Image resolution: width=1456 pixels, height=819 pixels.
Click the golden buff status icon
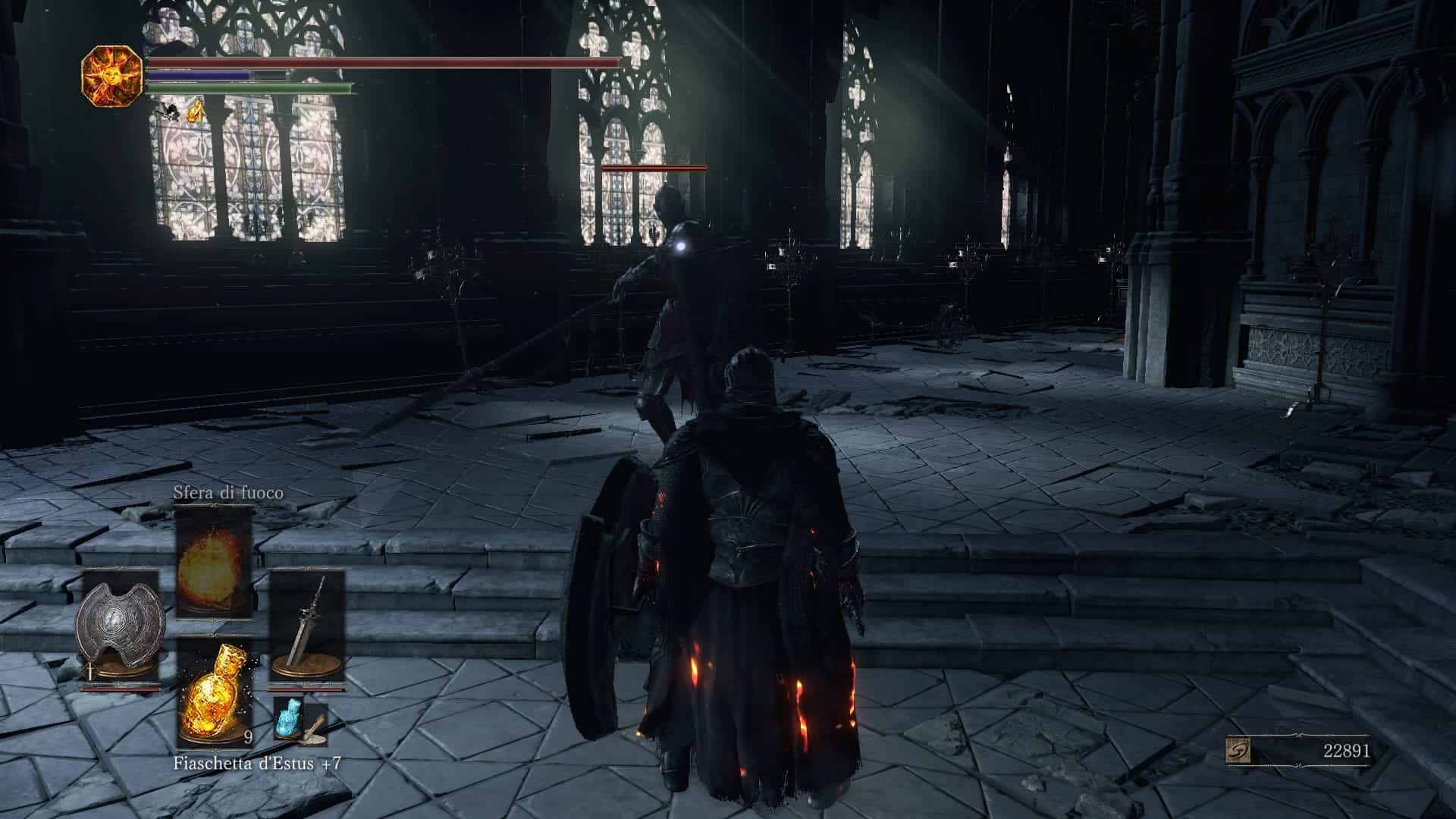[x=196, y=112]
